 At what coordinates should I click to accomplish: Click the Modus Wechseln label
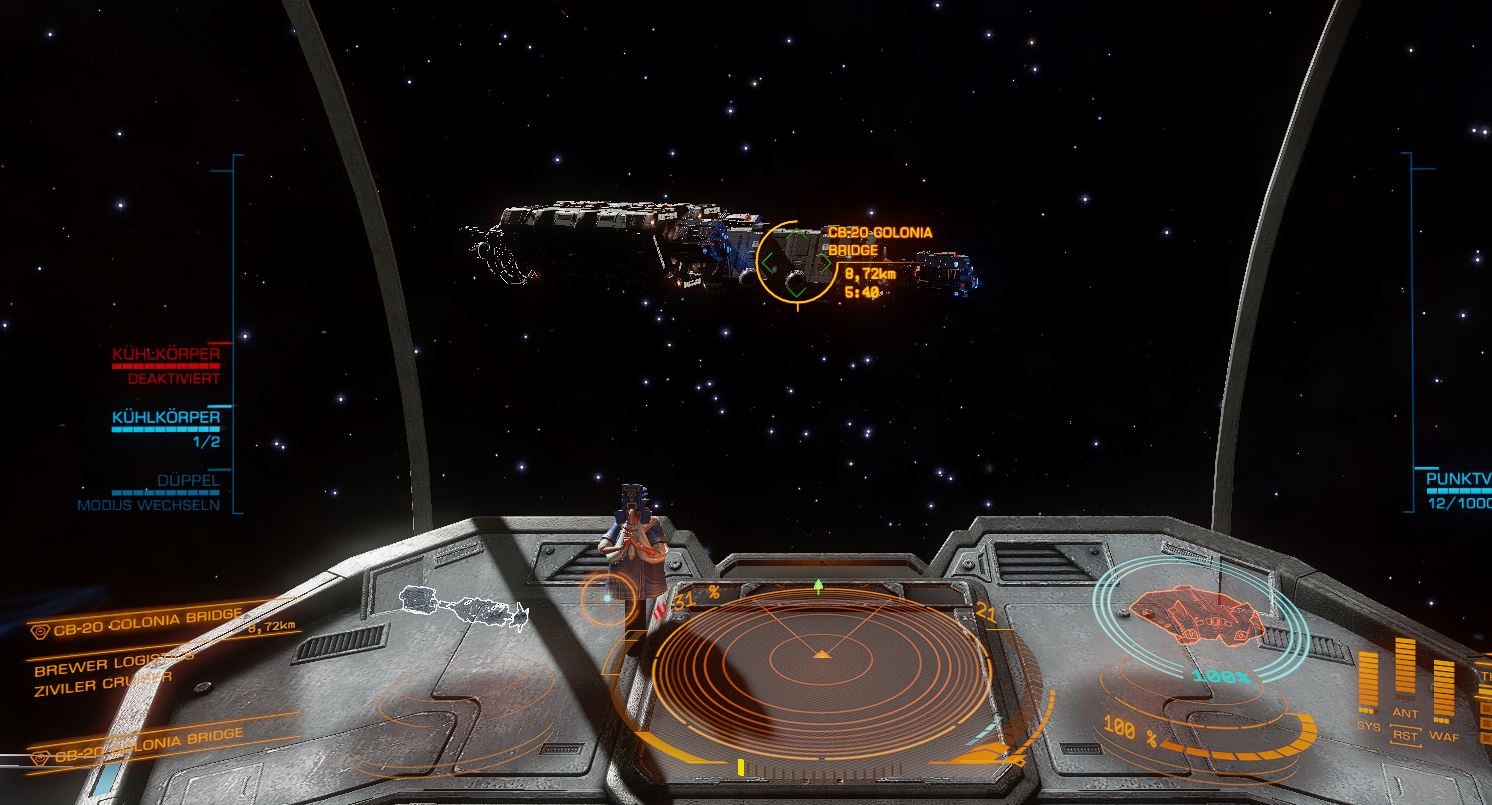click(149, 505)
